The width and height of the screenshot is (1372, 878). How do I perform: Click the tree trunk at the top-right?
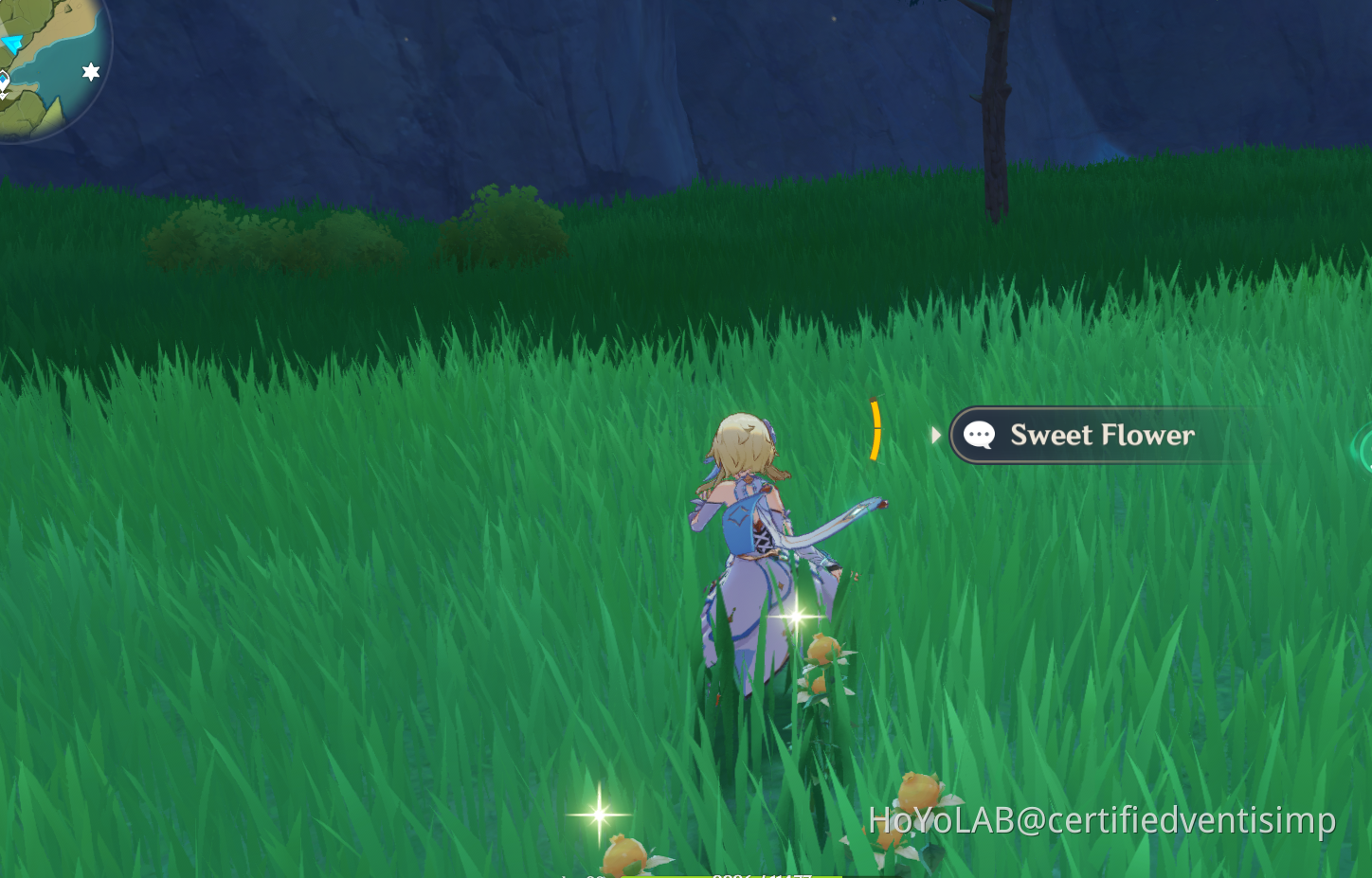[x=995, y=104]
